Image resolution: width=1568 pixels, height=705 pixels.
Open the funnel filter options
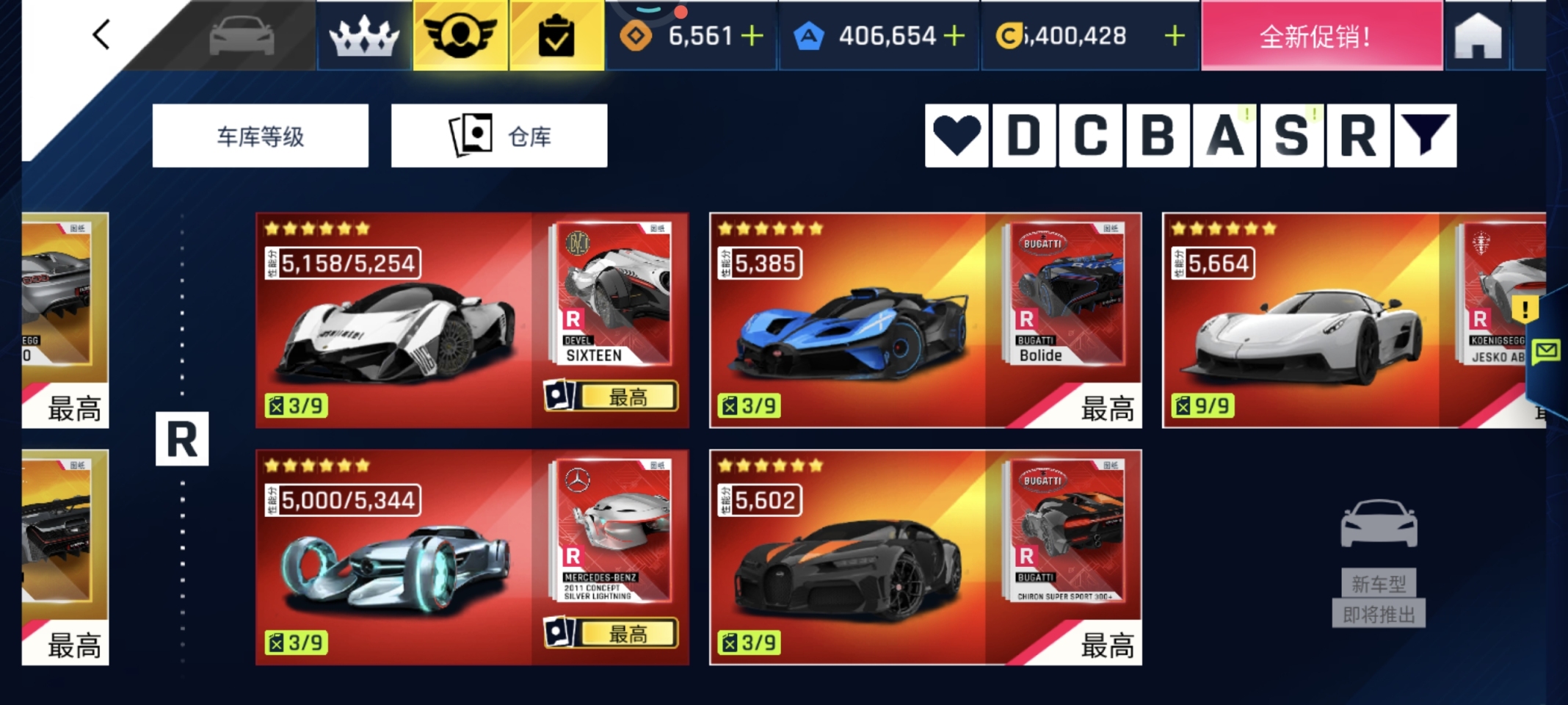click(1425, 136)
